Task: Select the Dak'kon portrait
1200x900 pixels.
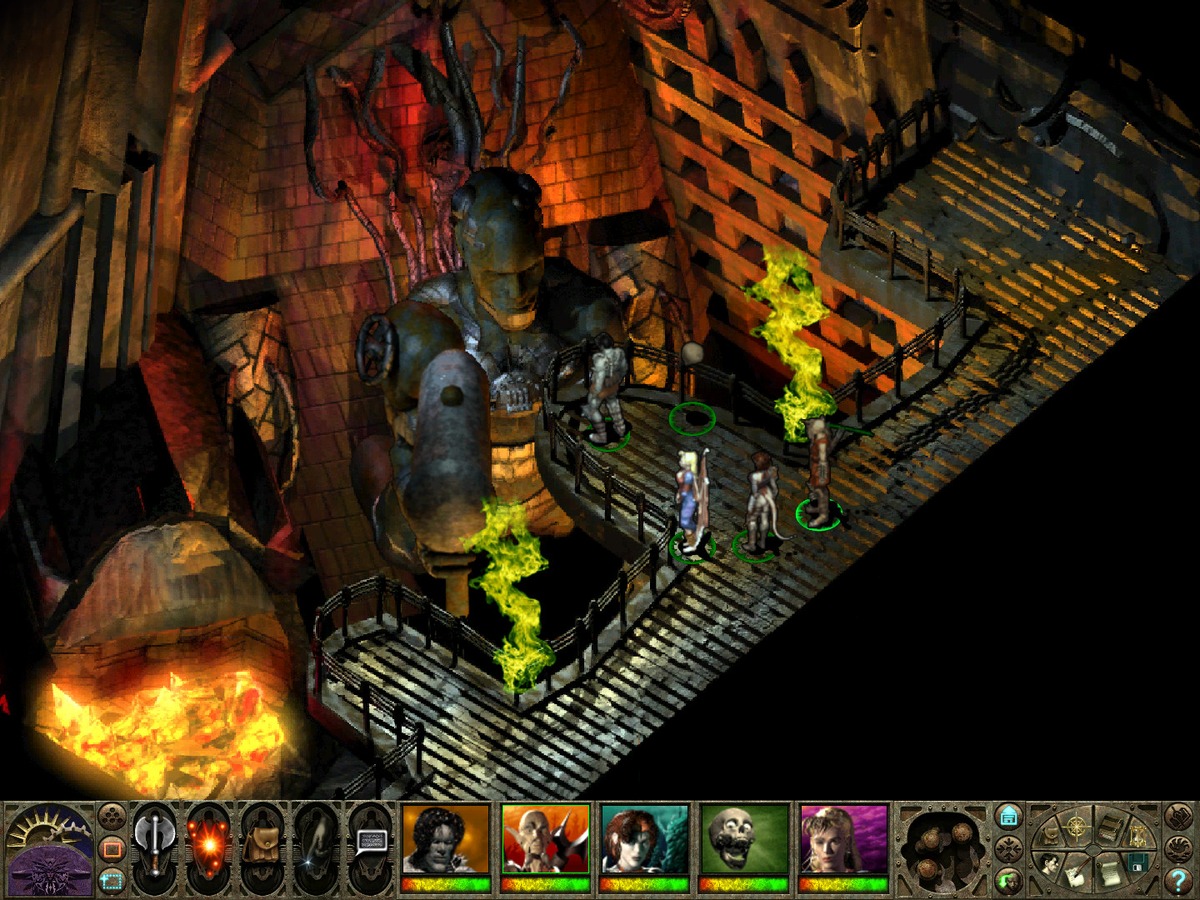Action: coord(545,839)
